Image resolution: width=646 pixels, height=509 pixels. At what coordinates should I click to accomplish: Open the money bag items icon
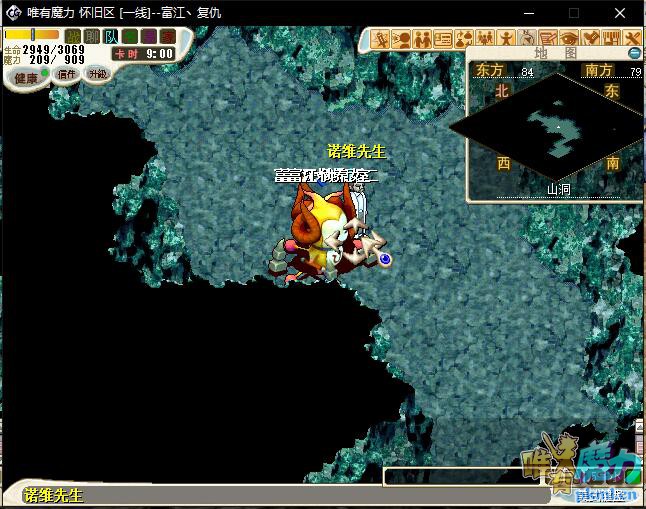pos(464,39)
